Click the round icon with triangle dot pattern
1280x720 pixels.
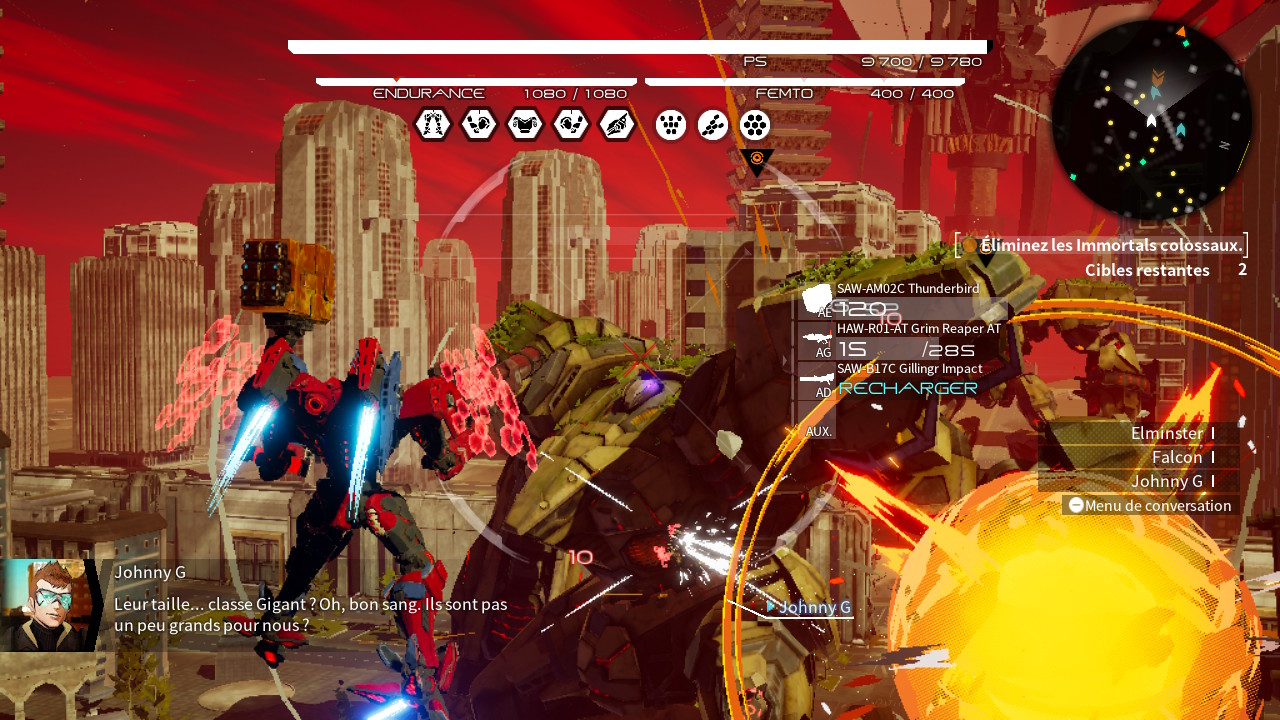pos(671,125)
